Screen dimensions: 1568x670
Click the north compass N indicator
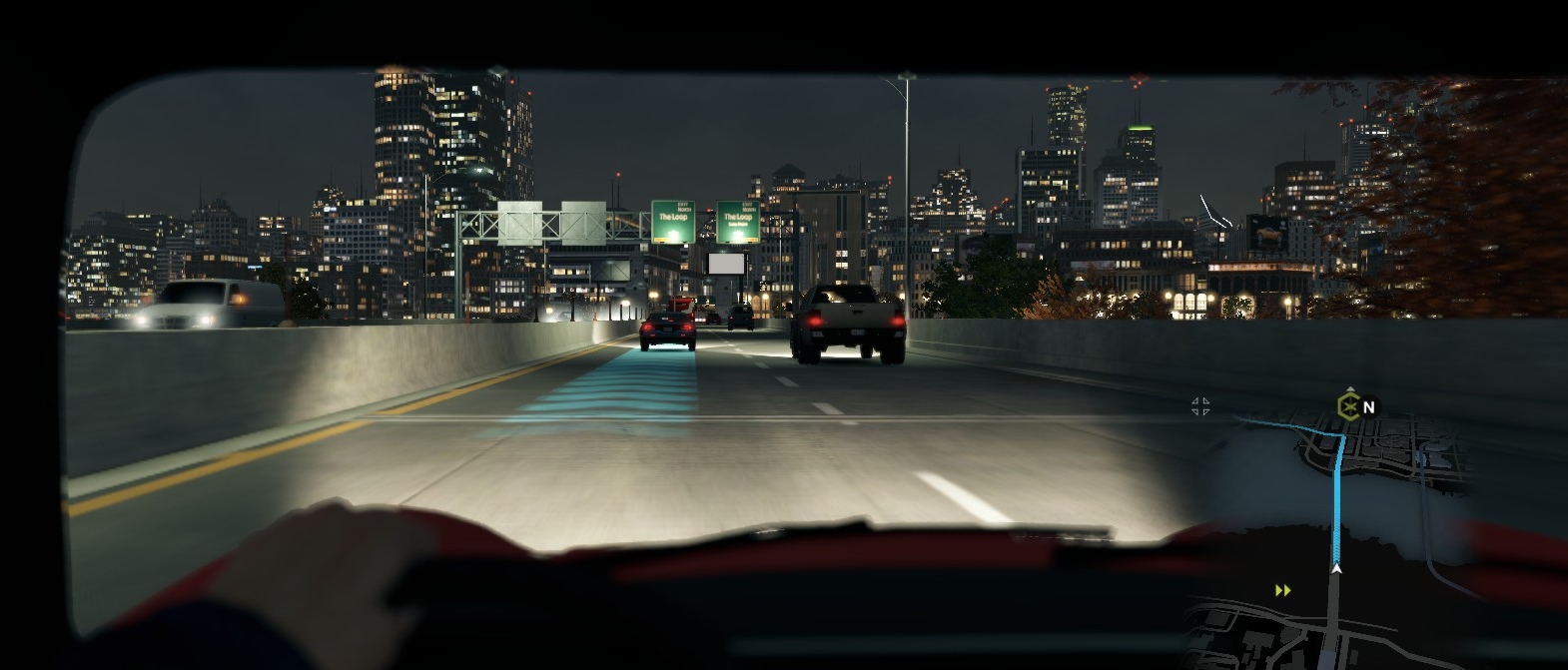click(1369, 407)
